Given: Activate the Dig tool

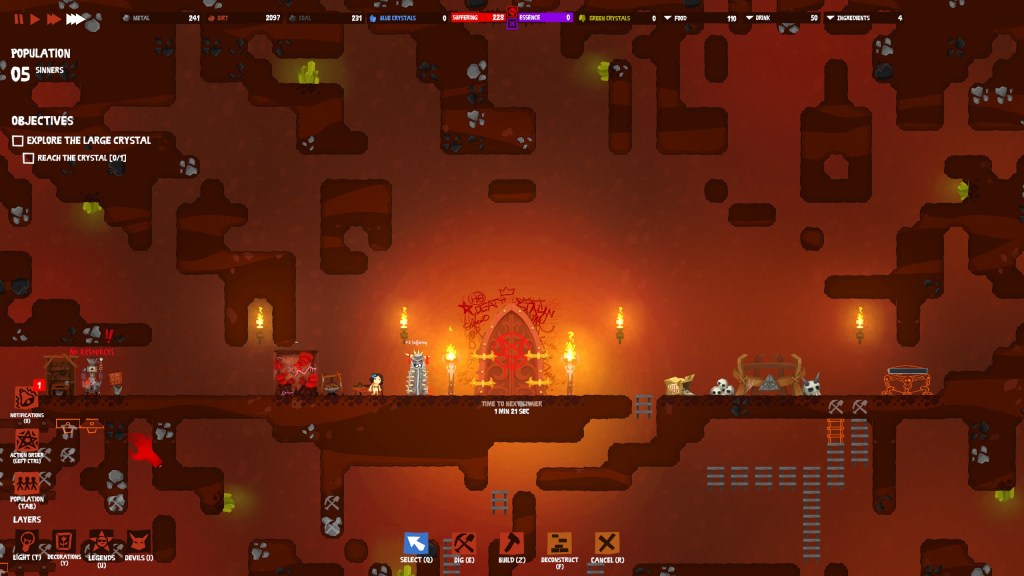Looking at the screenshot, I should coord(464,544).
